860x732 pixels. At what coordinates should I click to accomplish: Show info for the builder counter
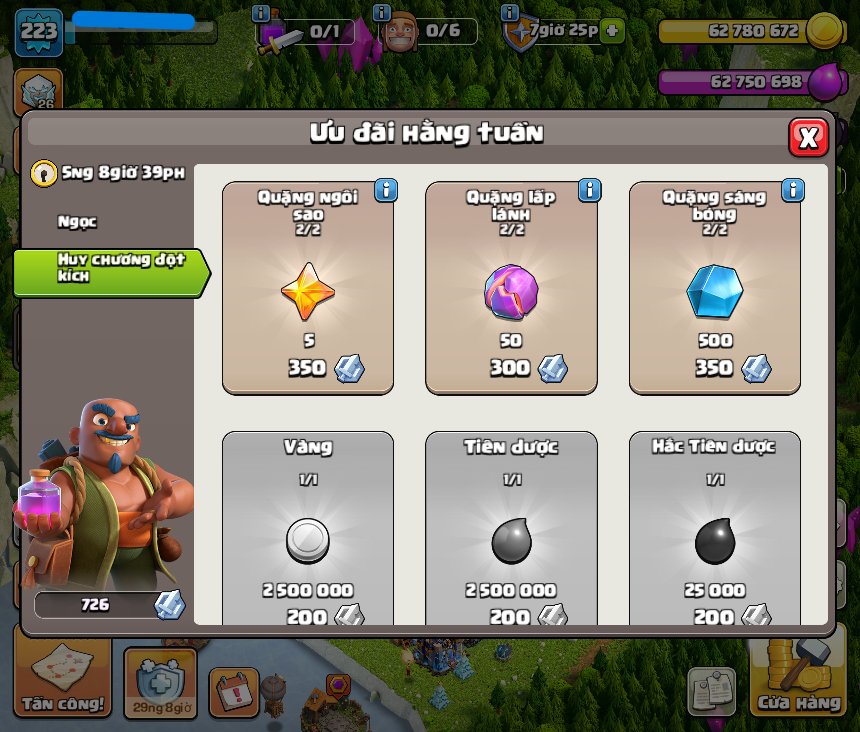click(x=381, y=13)
